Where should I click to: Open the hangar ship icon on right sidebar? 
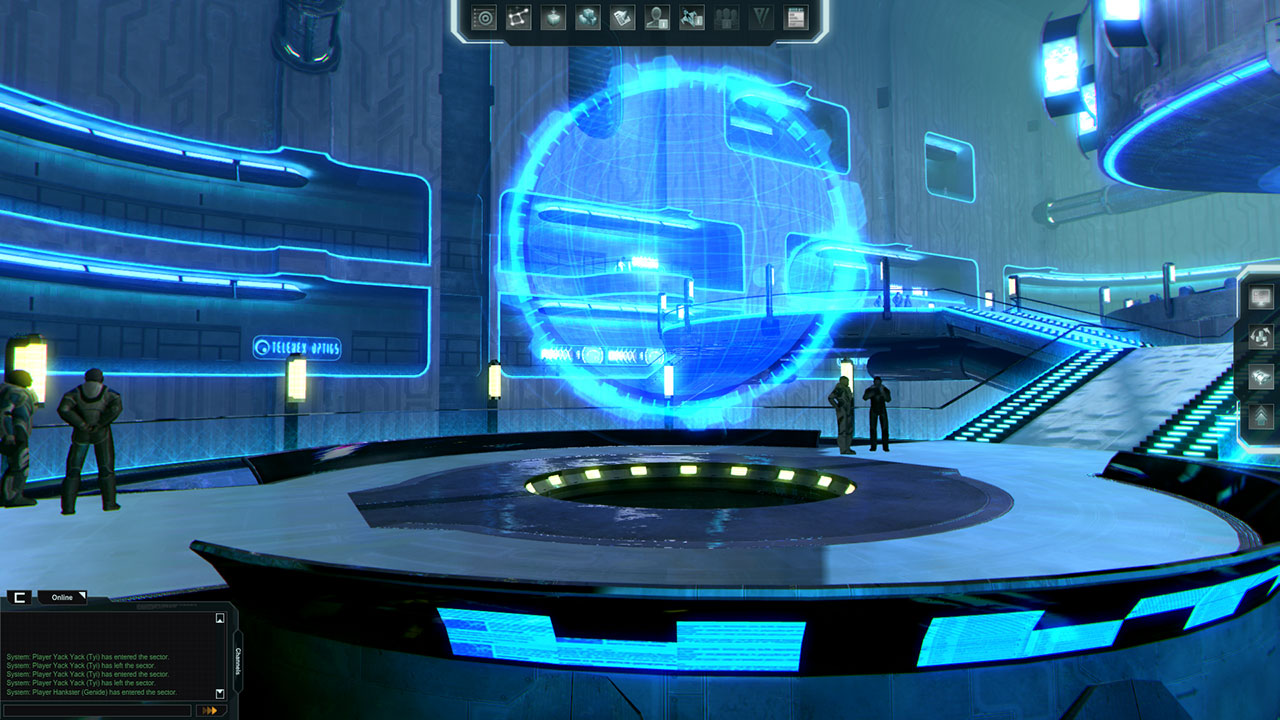click(x=1261, y=376)
